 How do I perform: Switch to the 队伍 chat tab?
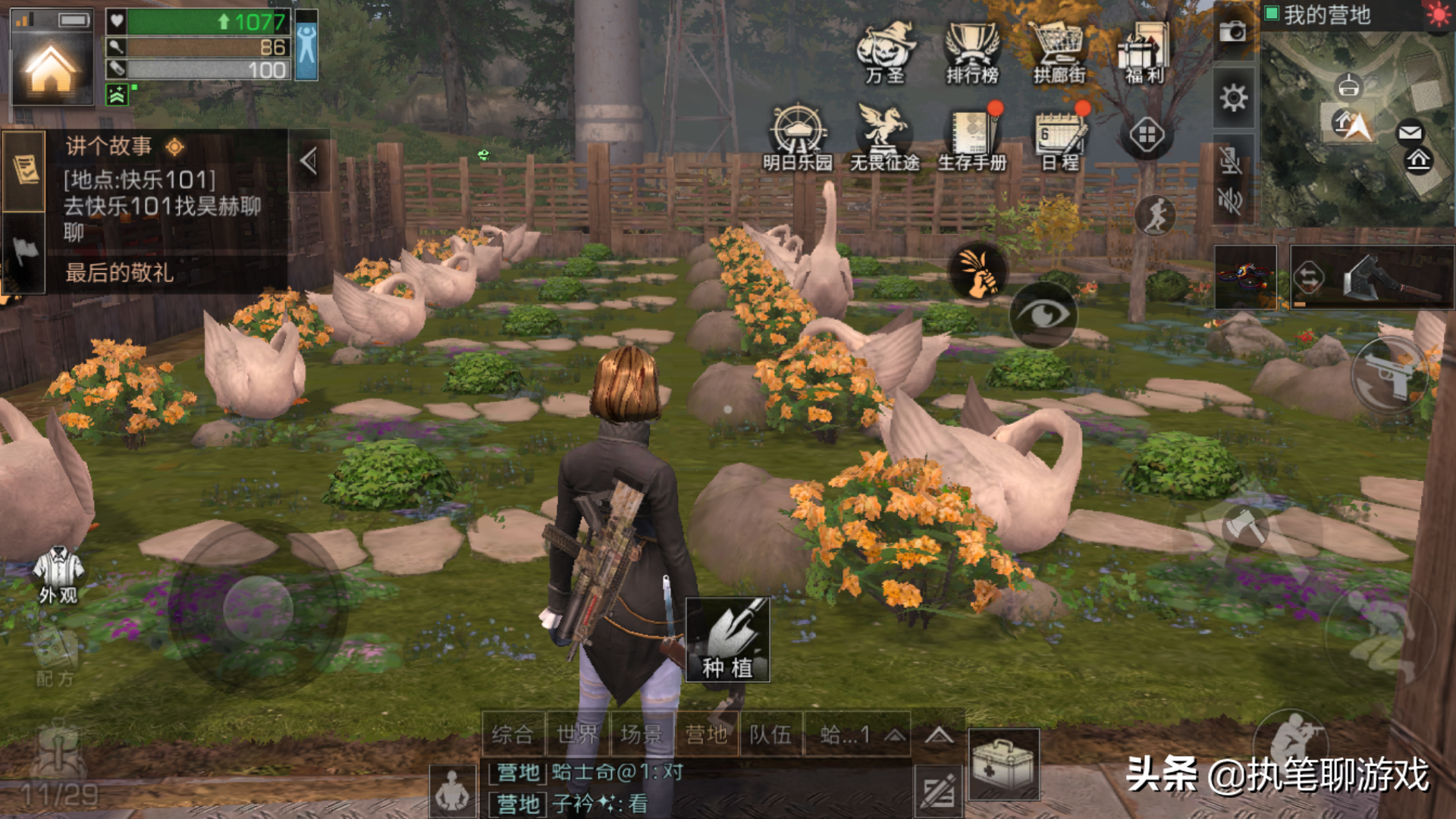[x=770, y=734]
